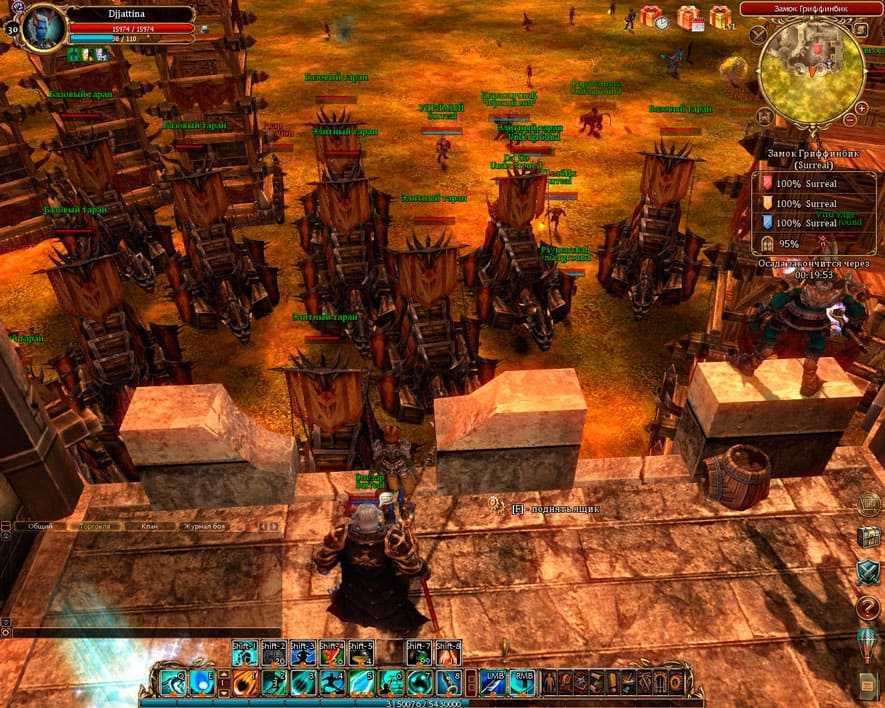This screenshot has height=708, width=885.
Task: Open the help question mark button
Action: [866, 604]
